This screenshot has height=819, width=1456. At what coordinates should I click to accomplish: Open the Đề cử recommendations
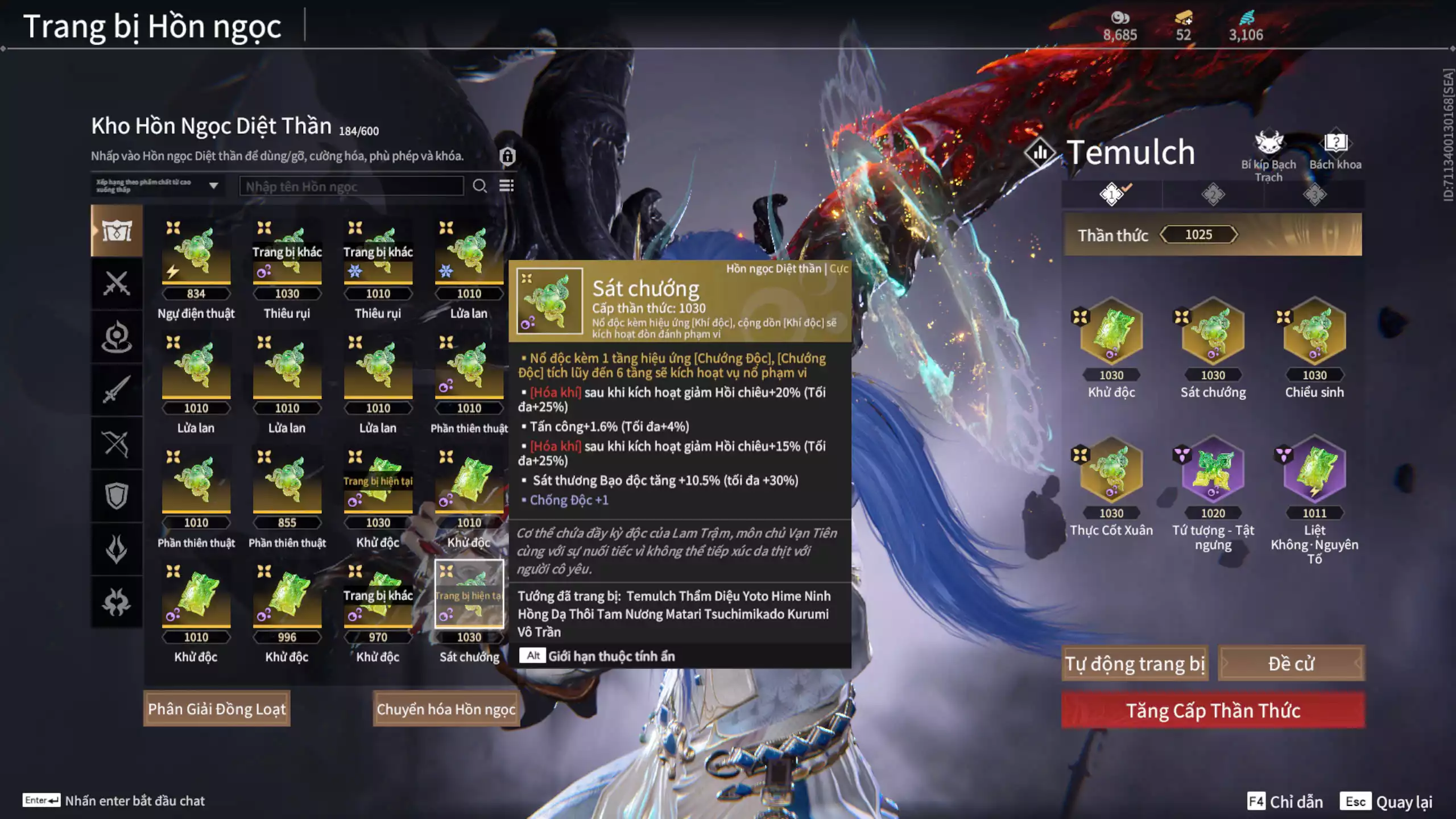tap(1290, 664)
